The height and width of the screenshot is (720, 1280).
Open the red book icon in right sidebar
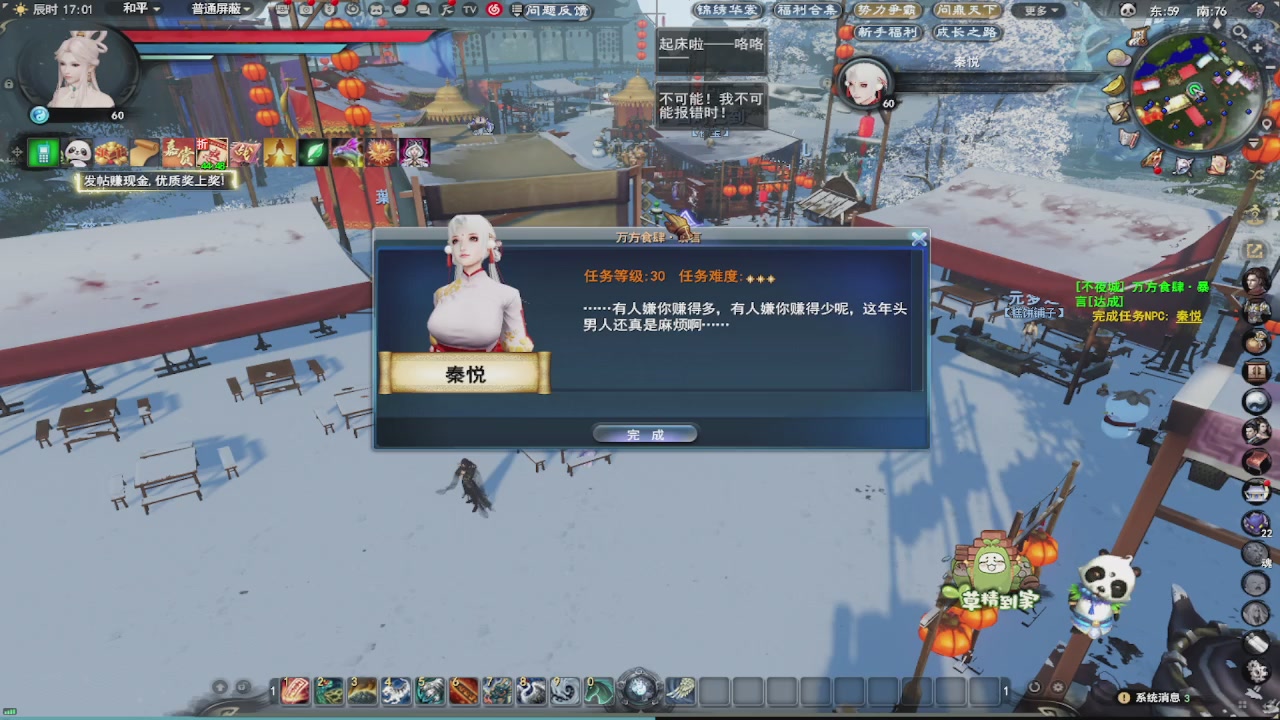[1255, 464]
